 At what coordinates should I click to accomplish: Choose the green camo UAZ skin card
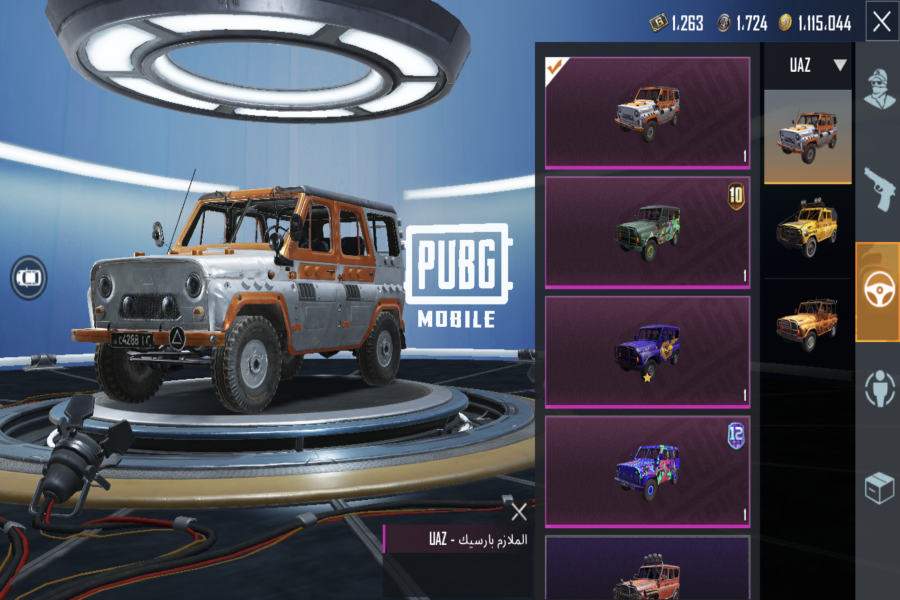pos(647,232)
